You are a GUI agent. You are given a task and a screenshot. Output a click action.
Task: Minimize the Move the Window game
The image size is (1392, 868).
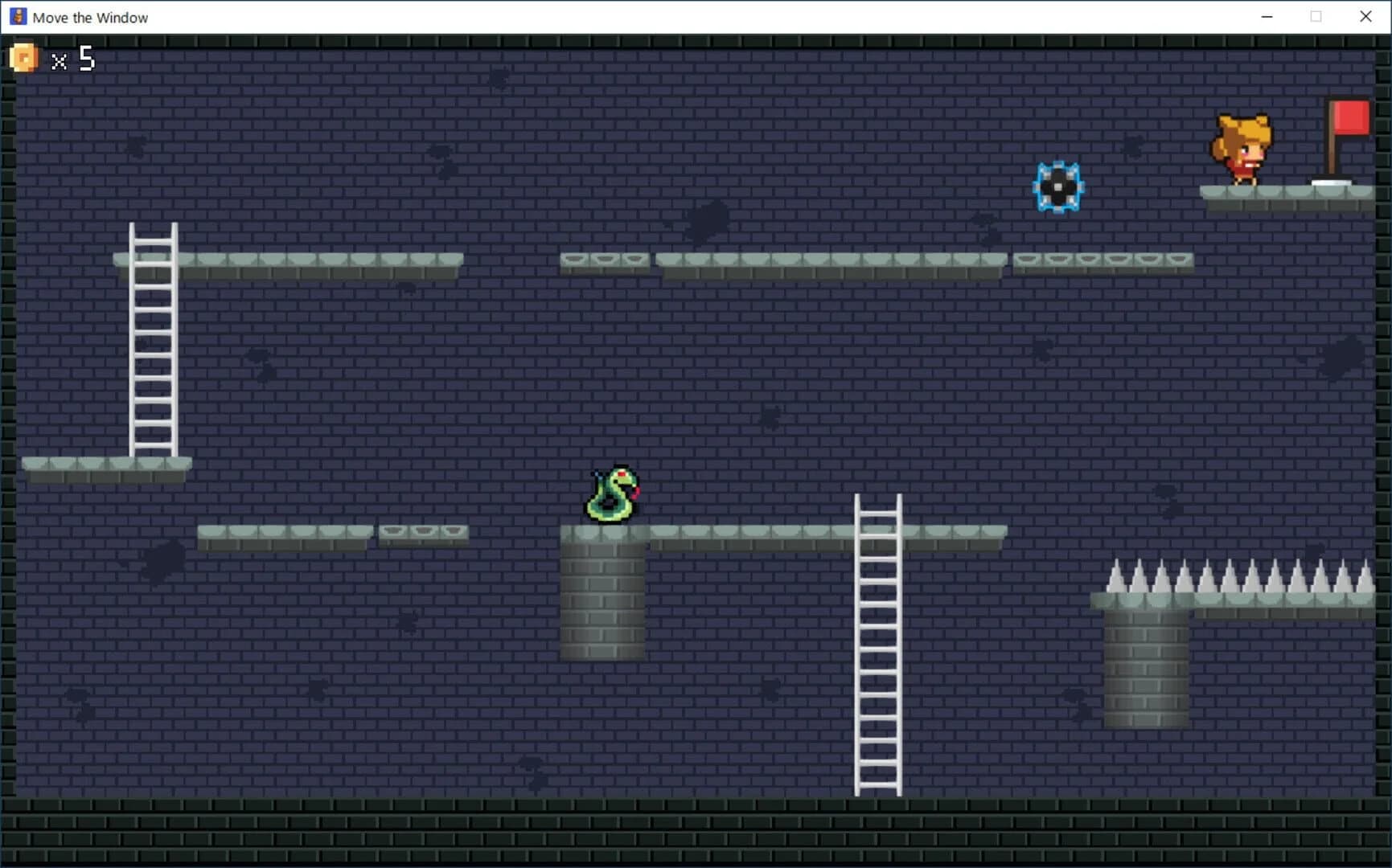pos(1266,16)
